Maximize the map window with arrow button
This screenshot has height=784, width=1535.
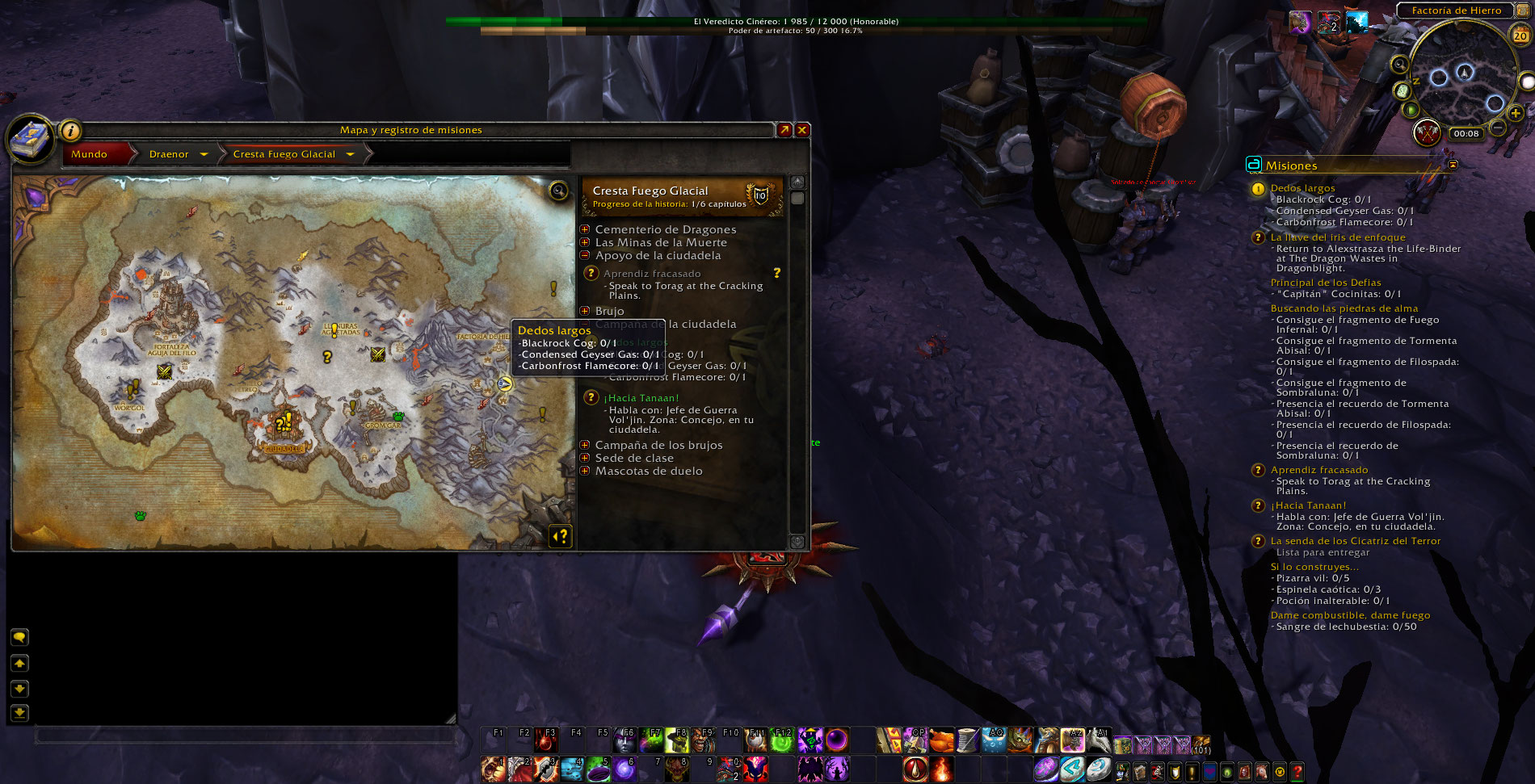[x=784, y=130]
